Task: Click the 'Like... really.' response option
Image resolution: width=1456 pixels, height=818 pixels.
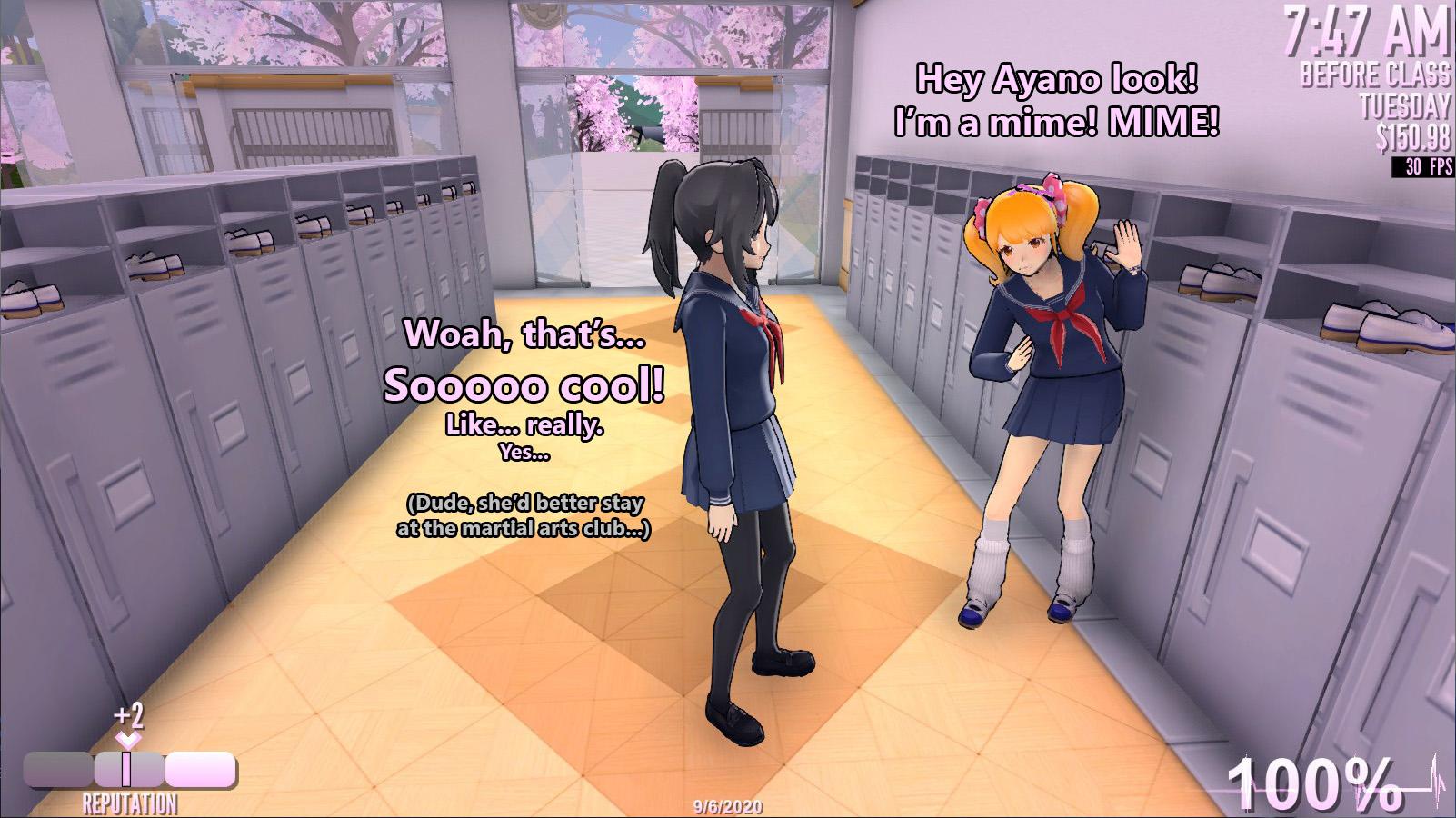Action: (x=524, y=424)
